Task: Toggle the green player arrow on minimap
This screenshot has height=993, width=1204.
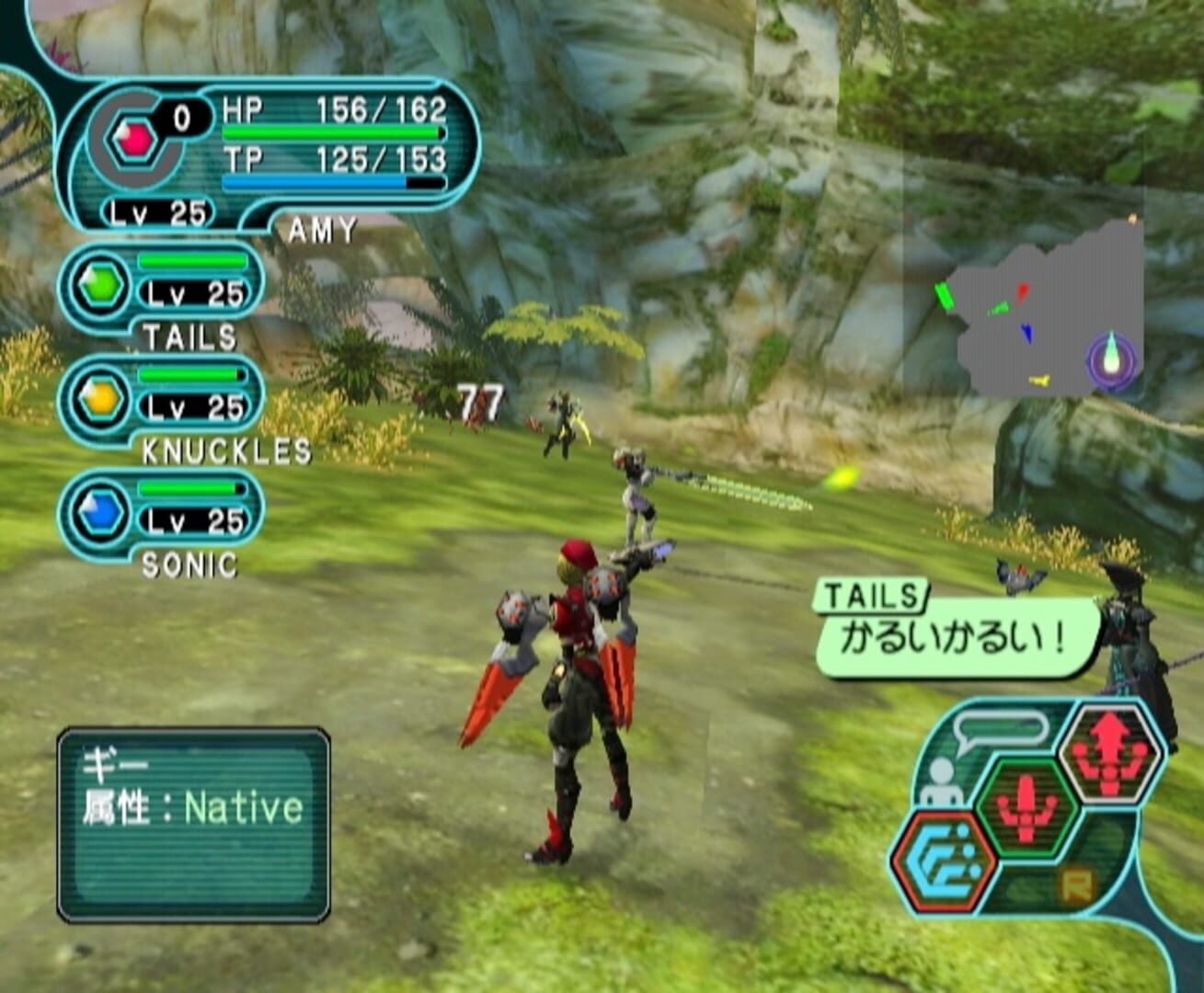Action: (945, 296)
